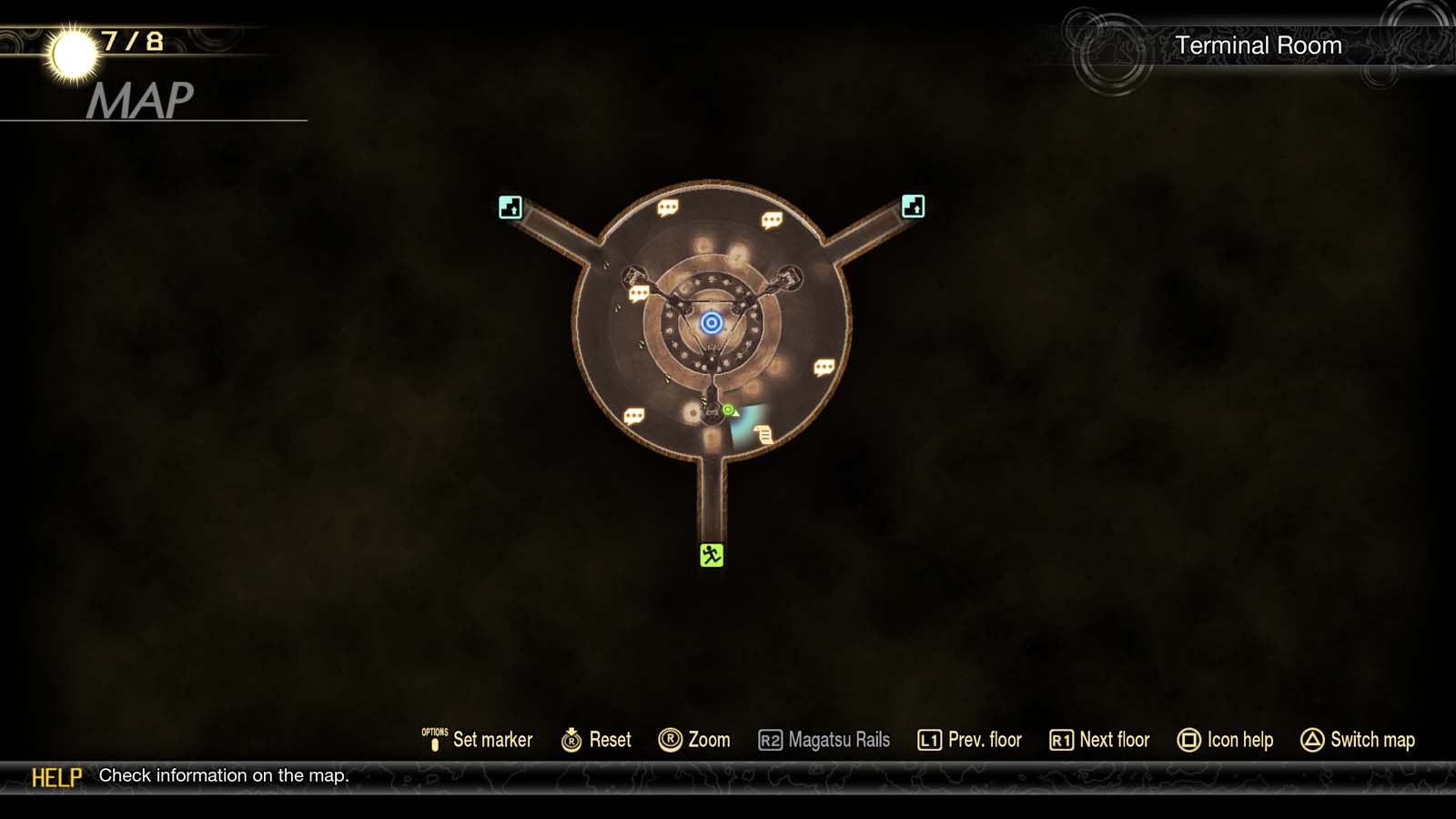
Task: Click the blue player position marker
Action: [711, 324]
